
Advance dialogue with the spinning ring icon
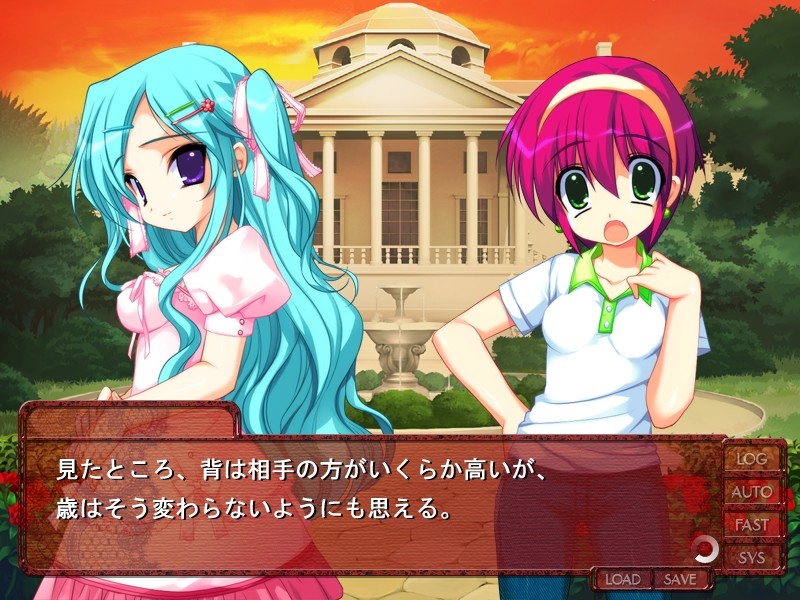coord(705,547)
